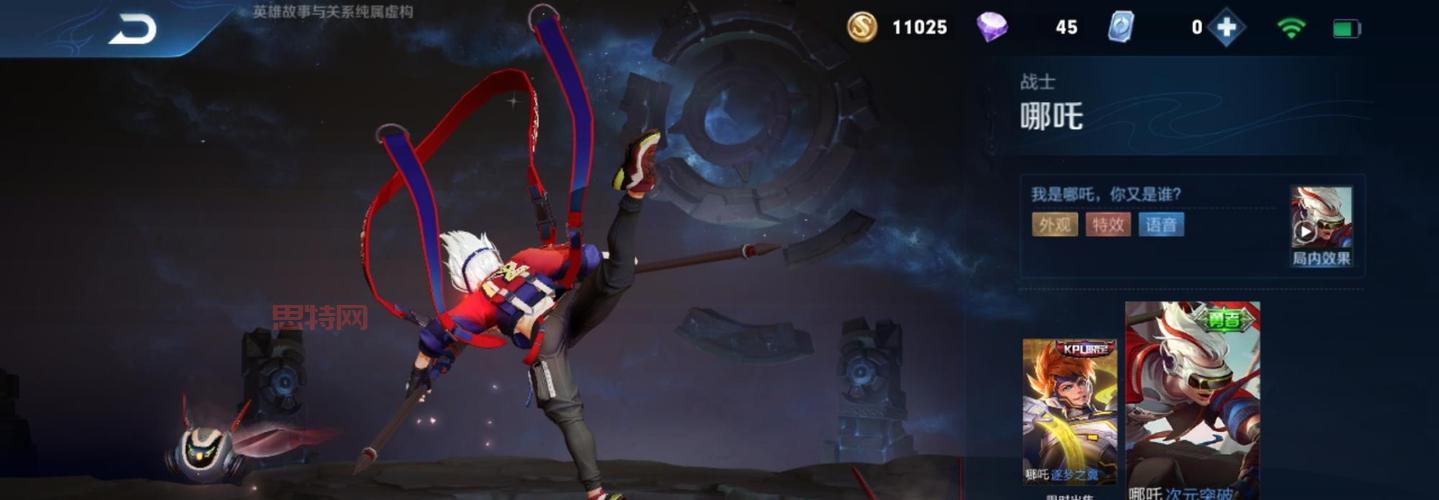Open the gold coin currency icon
The height and width of the screenshot is (500, 1439).
pos(861,27)
